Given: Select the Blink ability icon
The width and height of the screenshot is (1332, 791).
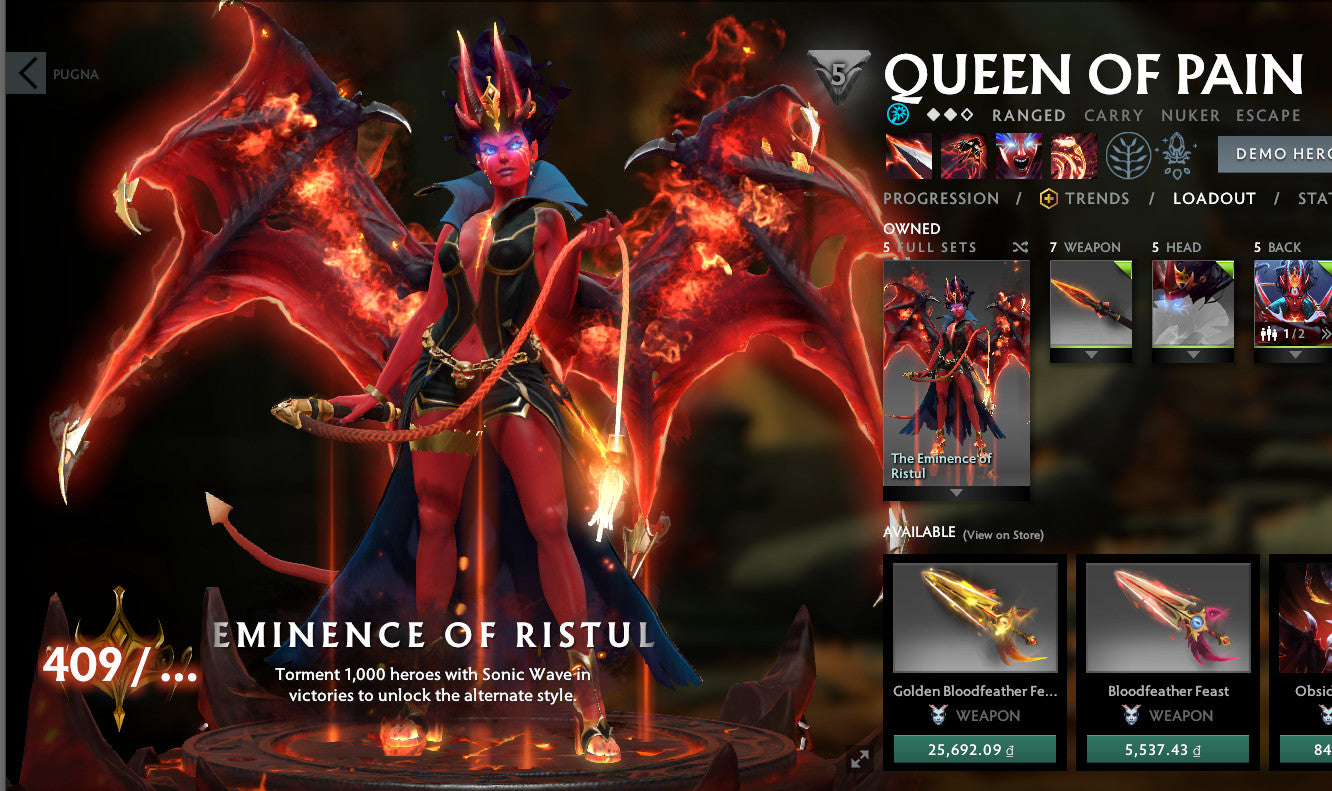Looking at the screenshot, I should (x=962, y=155).
